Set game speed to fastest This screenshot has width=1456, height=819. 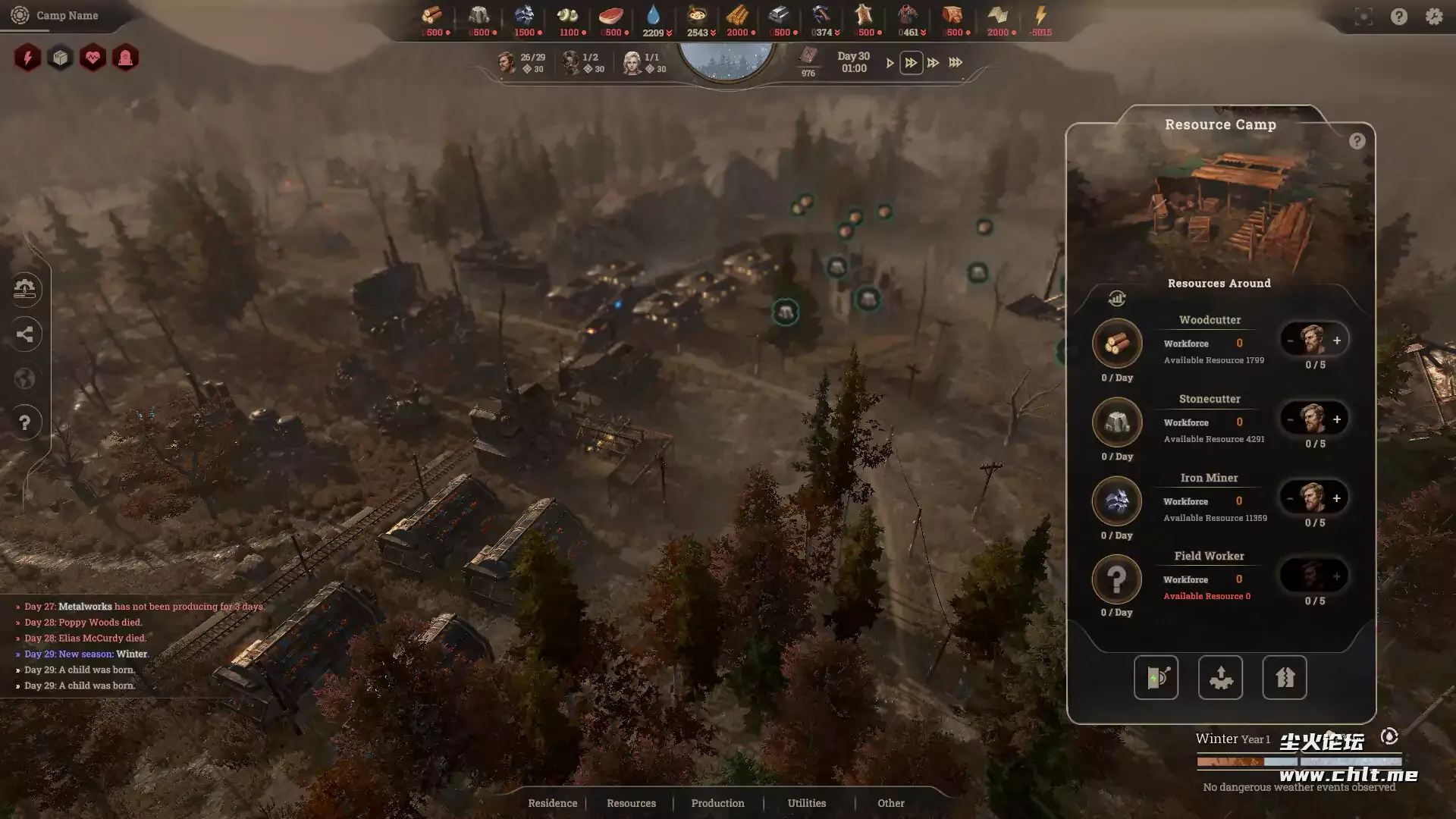tap(955, 63)
